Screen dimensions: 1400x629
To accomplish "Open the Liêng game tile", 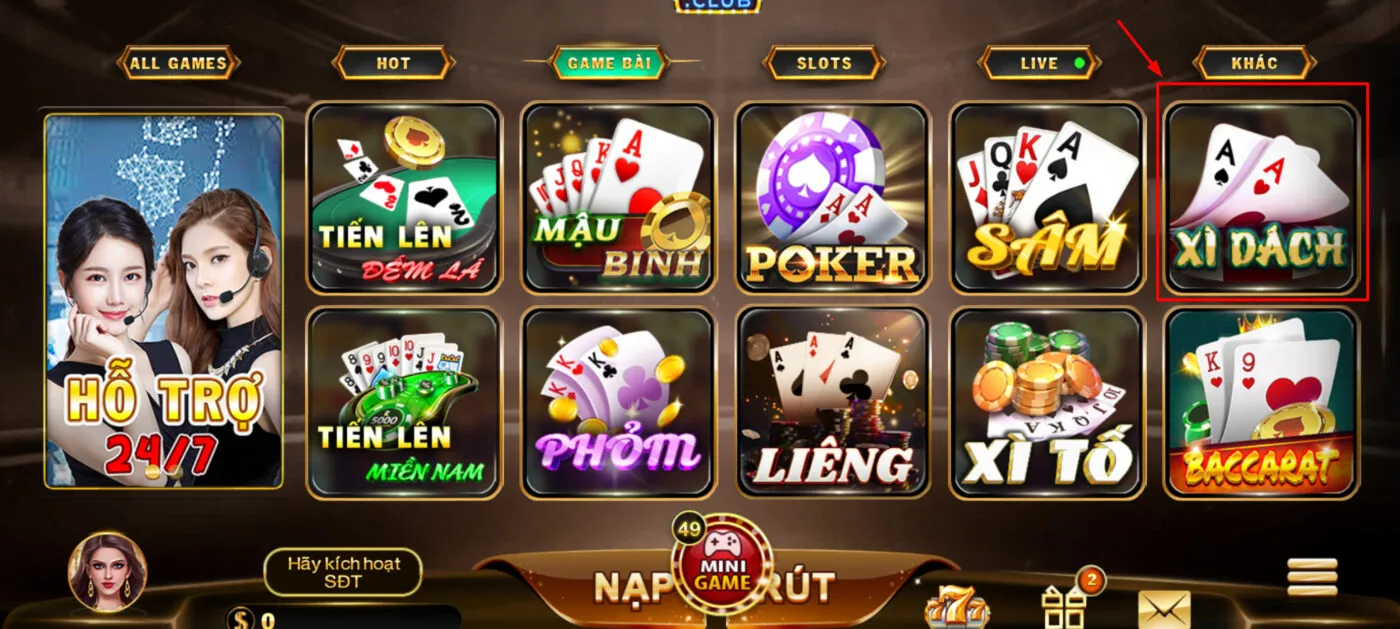I will 833,402.
